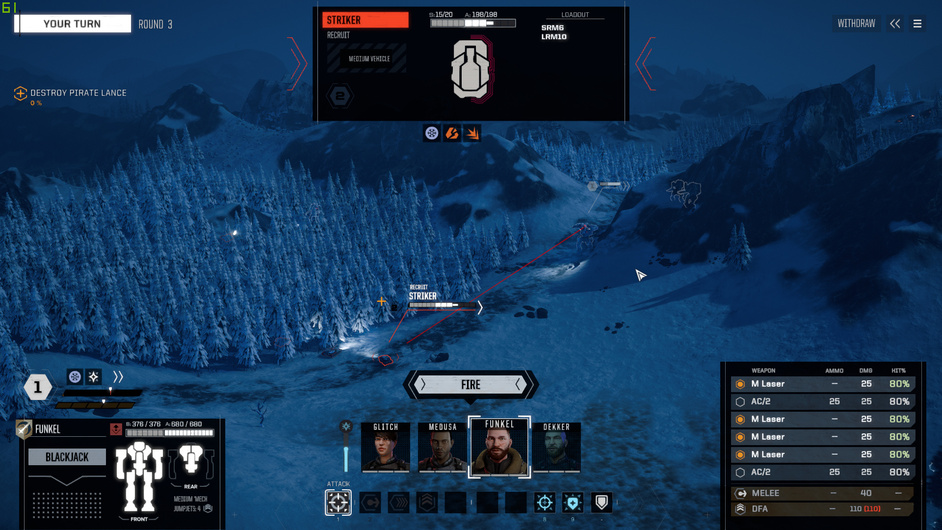Cycle to the next target with the right arrow

(645, 64)
